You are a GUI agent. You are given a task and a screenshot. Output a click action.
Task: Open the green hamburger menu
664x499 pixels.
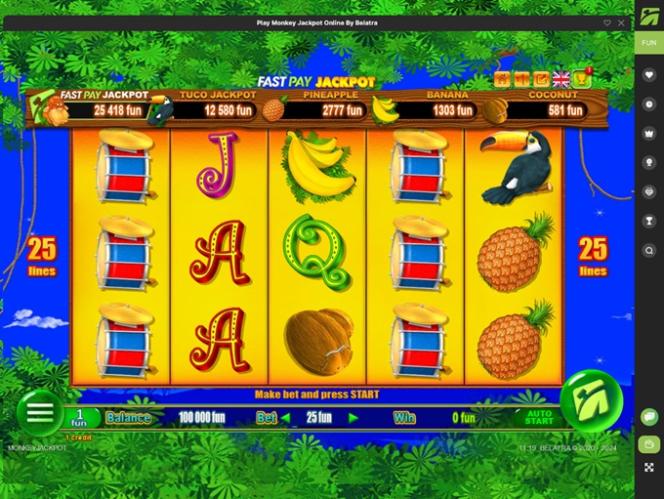point(39,410)
